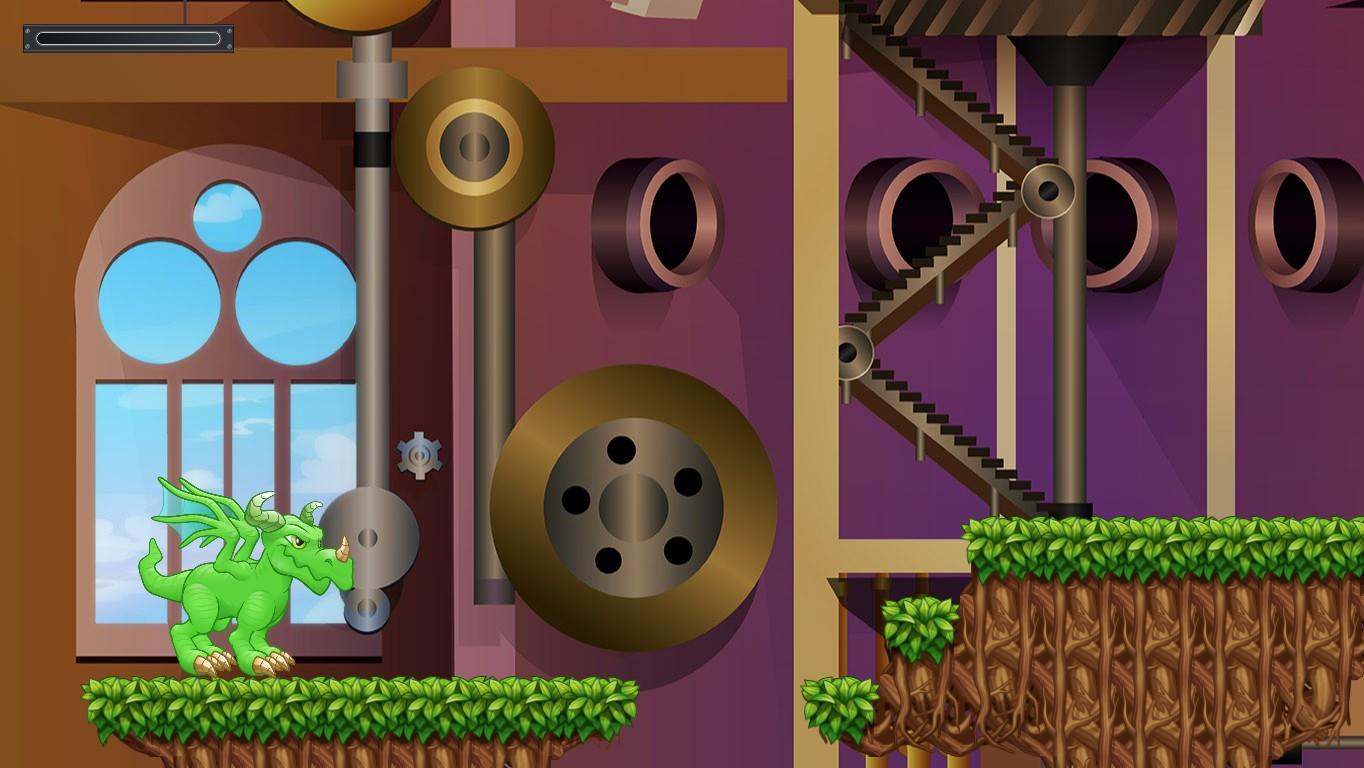Image resolution: width=1364 pixels, height=768 pixels.
Task: Click the upper staircase gear hub
Action: 1048,190
